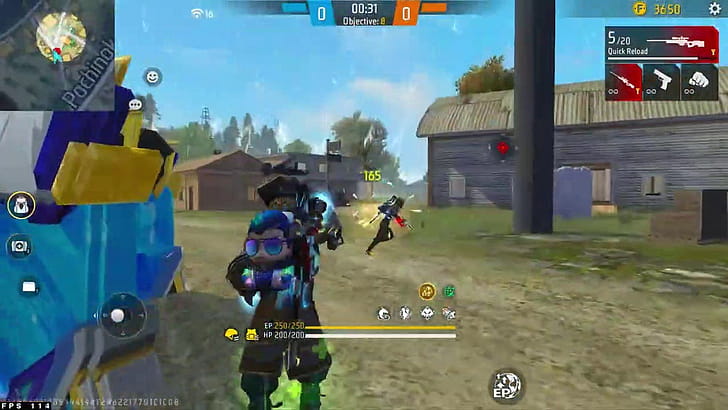Viewport: 728px width, 410px height.
Task: Tap the camera icon button
Action: coord(20,246)
